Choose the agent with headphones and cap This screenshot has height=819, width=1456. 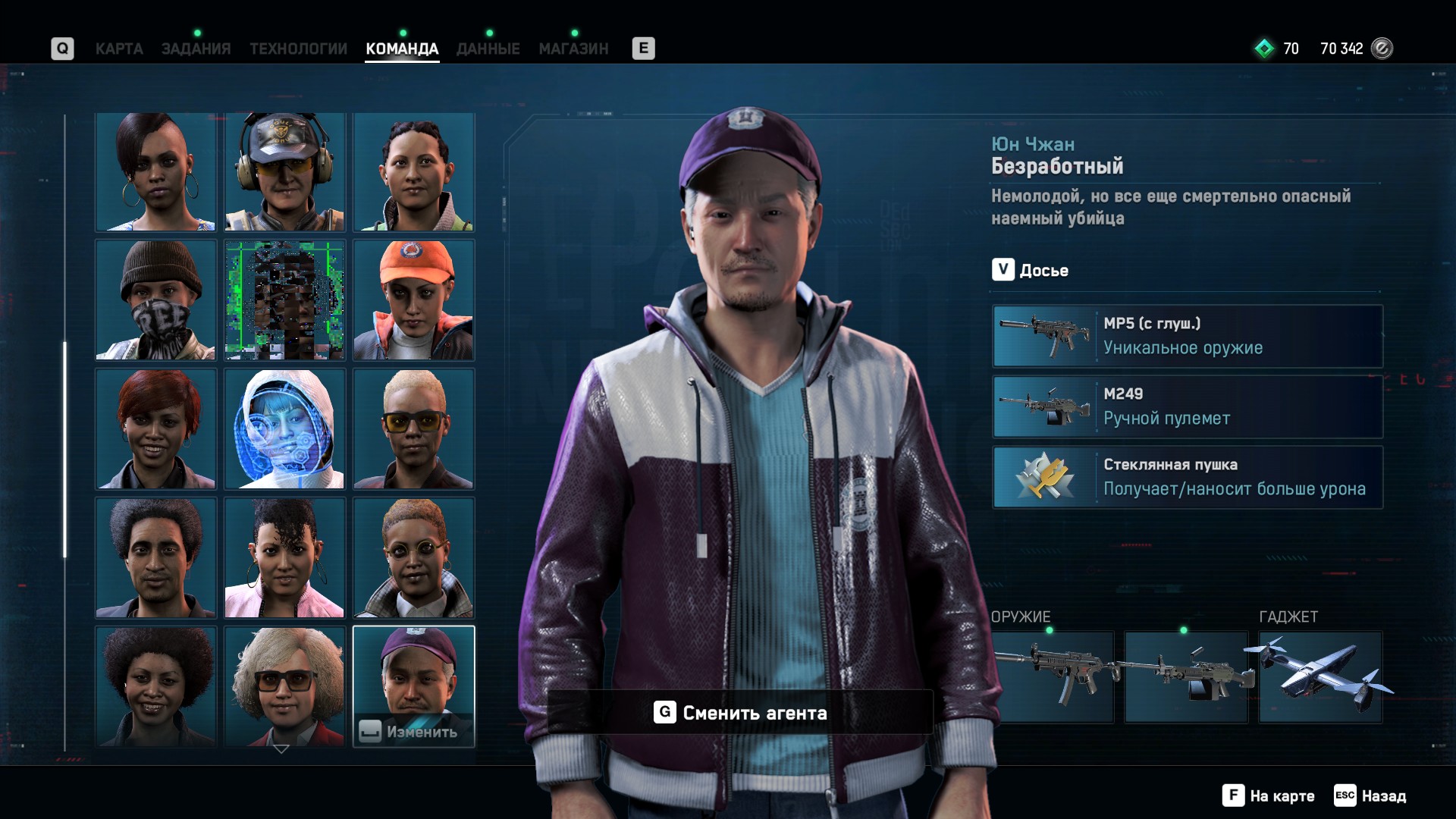coord(285,172)
